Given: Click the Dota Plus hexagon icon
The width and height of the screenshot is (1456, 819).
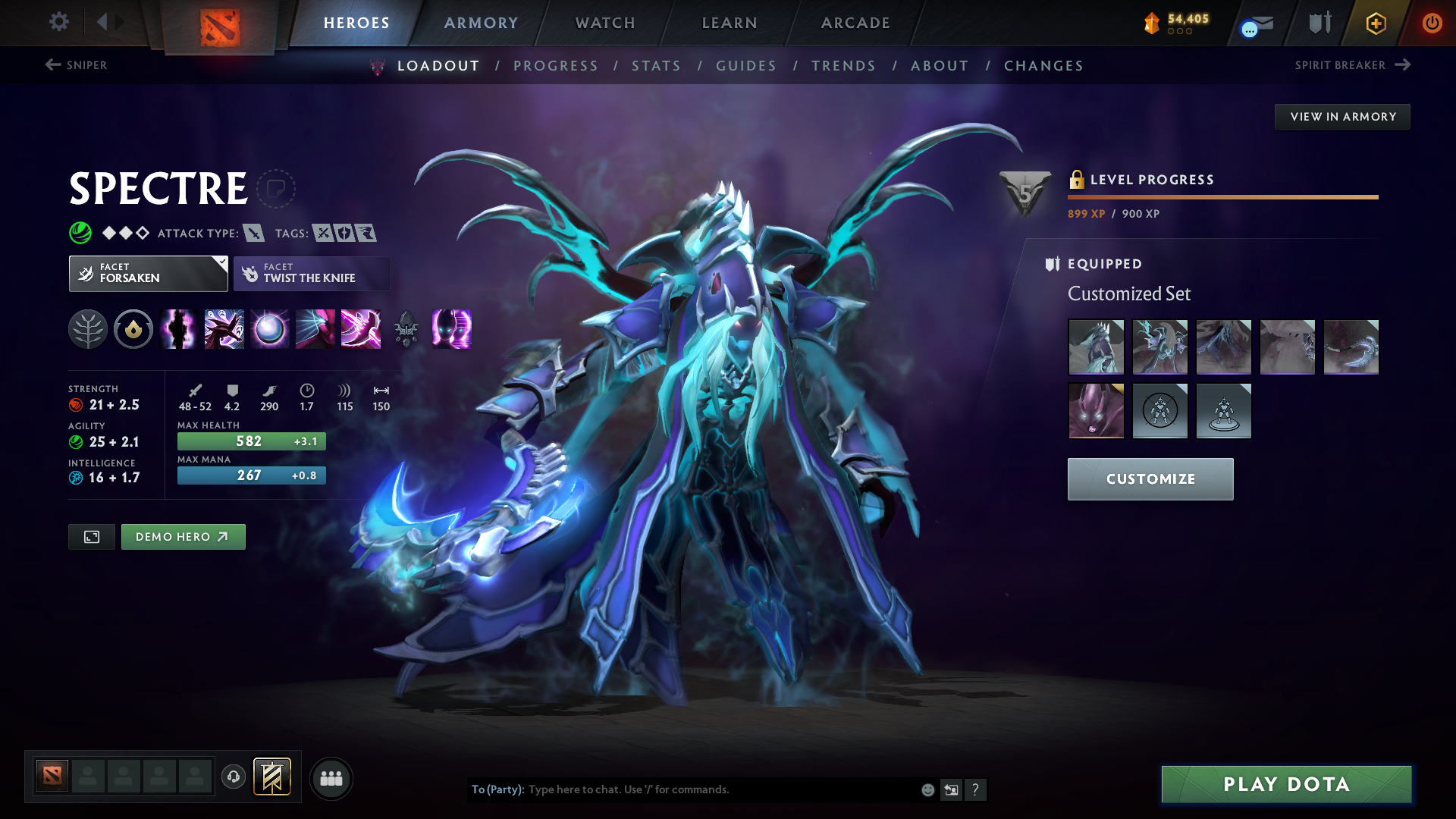Looking at the screenshot, I should pos(1375,23).
